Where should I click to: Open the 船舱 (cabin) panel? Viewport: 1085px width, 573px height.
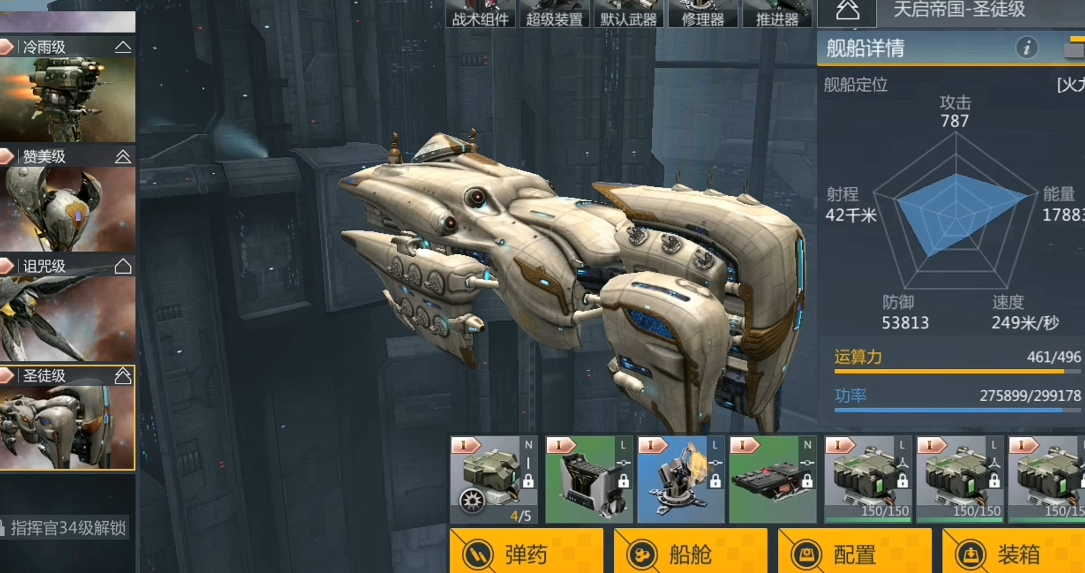pos(690,553)
